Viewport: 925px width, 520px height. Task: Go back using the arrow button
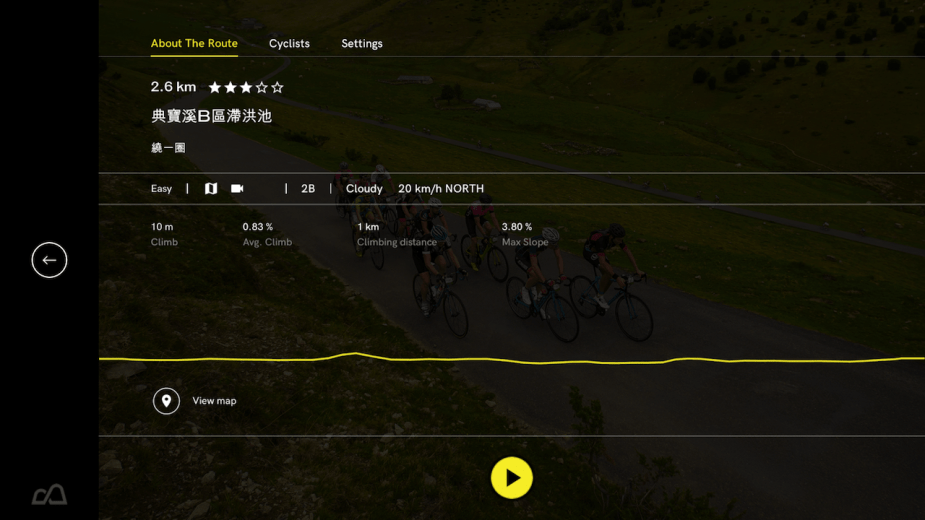(x=49, y=260)
